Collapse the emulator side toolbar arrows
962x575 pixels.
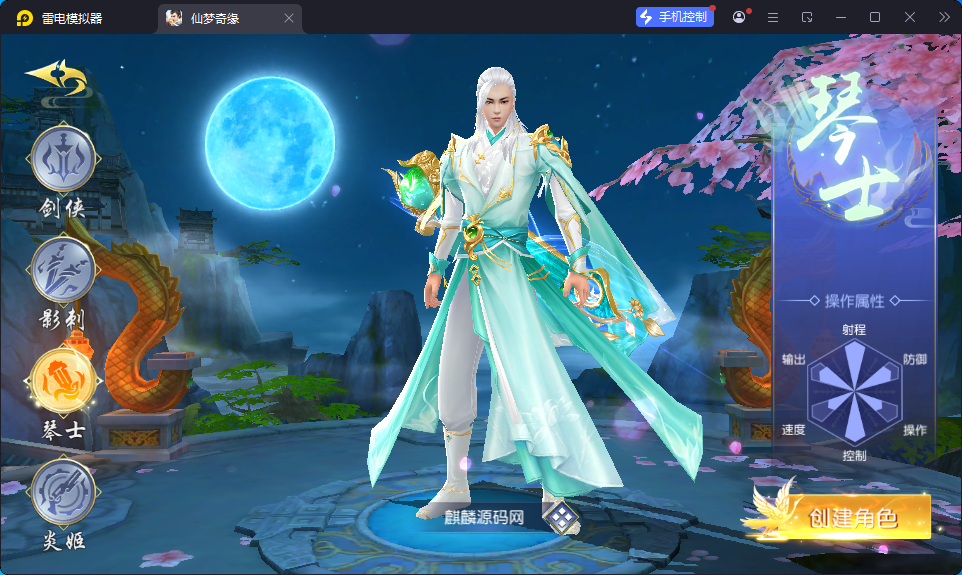(x=944, y=17)
